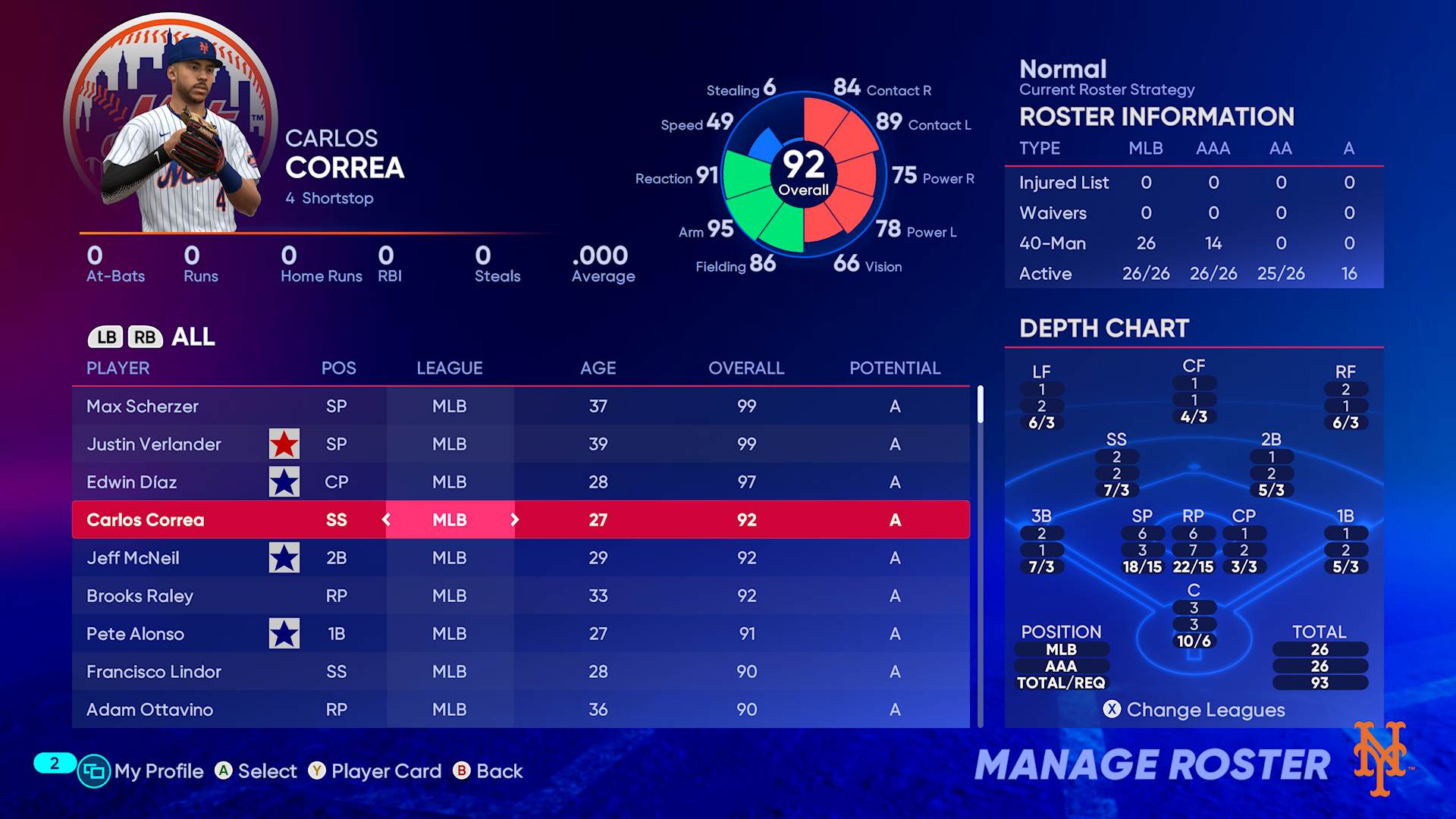Click the left arrow on Correa's MLB league
The width and height of the screenshot is (1456, 819).
pos(387,520)
